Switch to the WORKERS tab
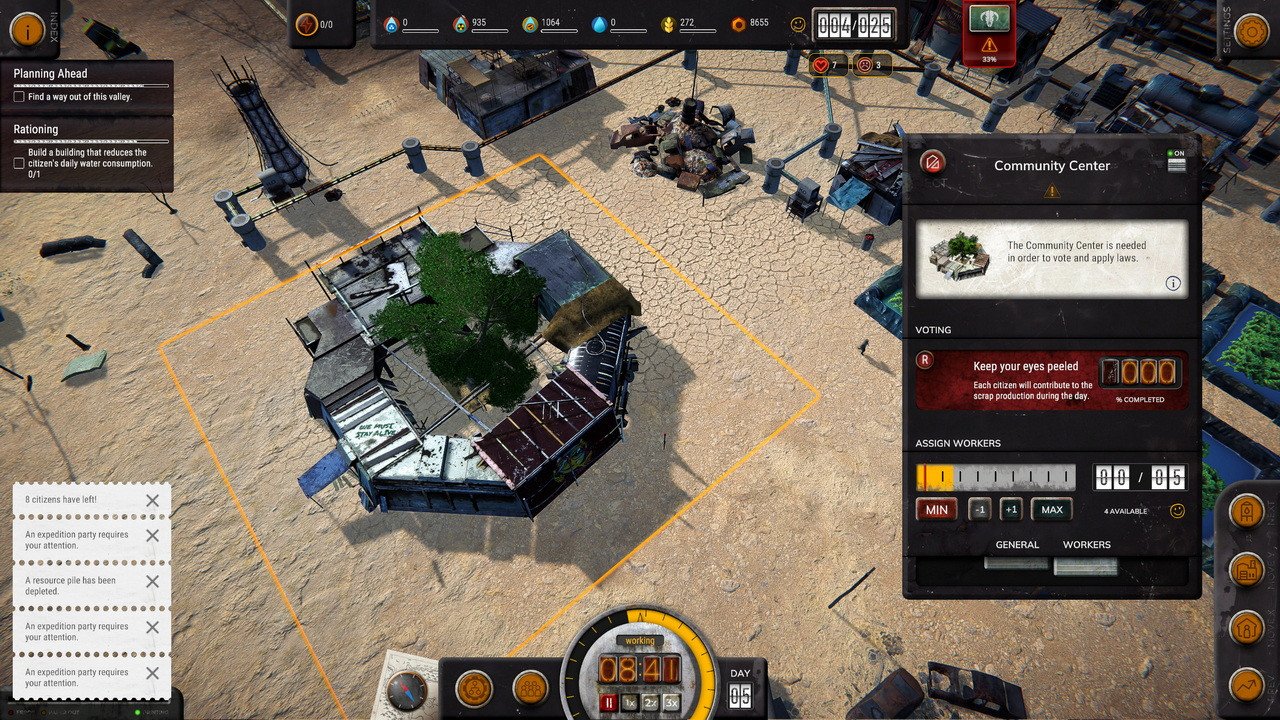The width and height of the screenshot is (1280, 720). coord(1087,545)
